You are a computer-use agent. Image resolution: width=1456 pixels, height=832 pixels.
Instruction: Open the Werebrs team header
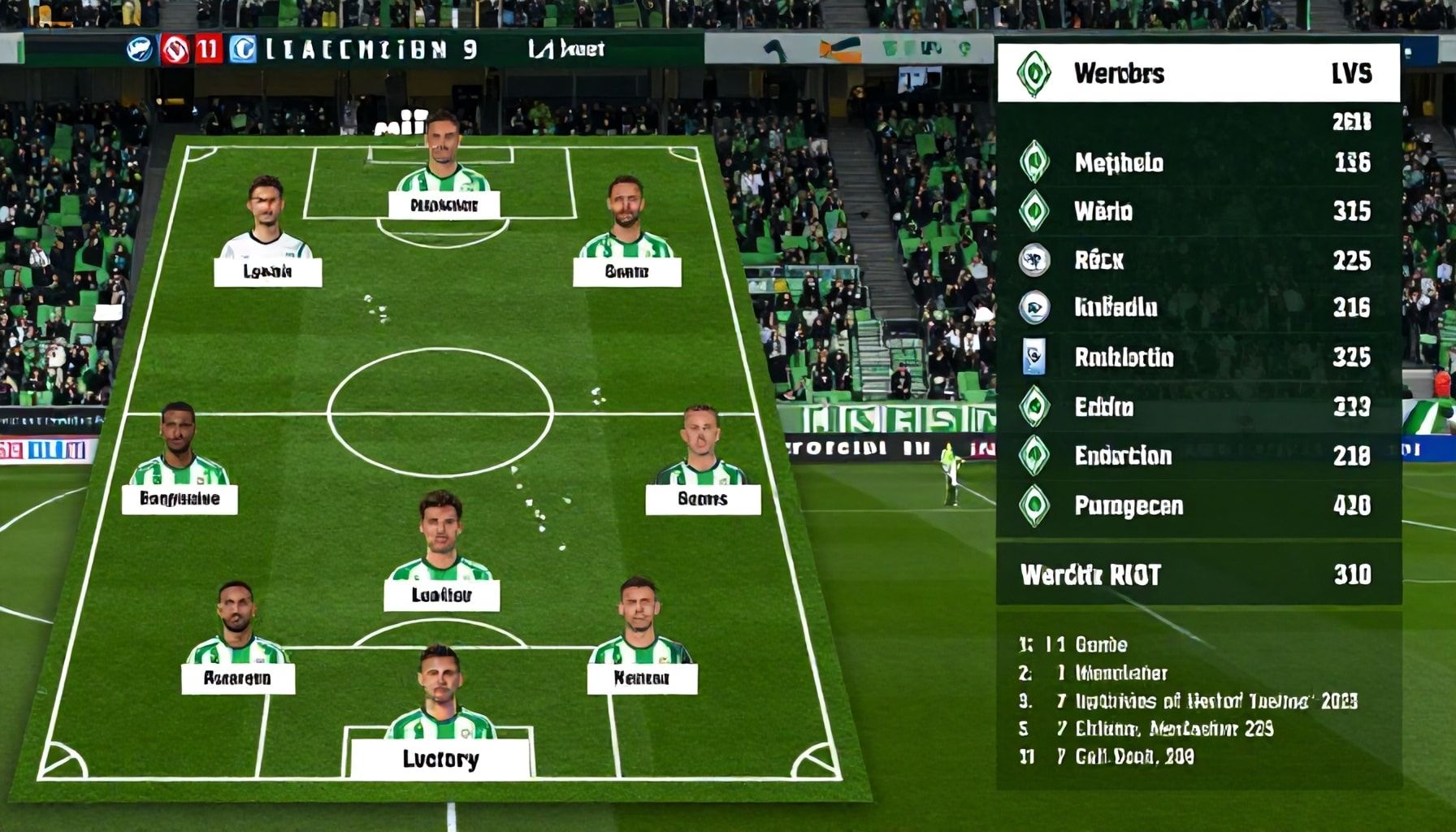pyautogui.click(x=1198, y=73)
